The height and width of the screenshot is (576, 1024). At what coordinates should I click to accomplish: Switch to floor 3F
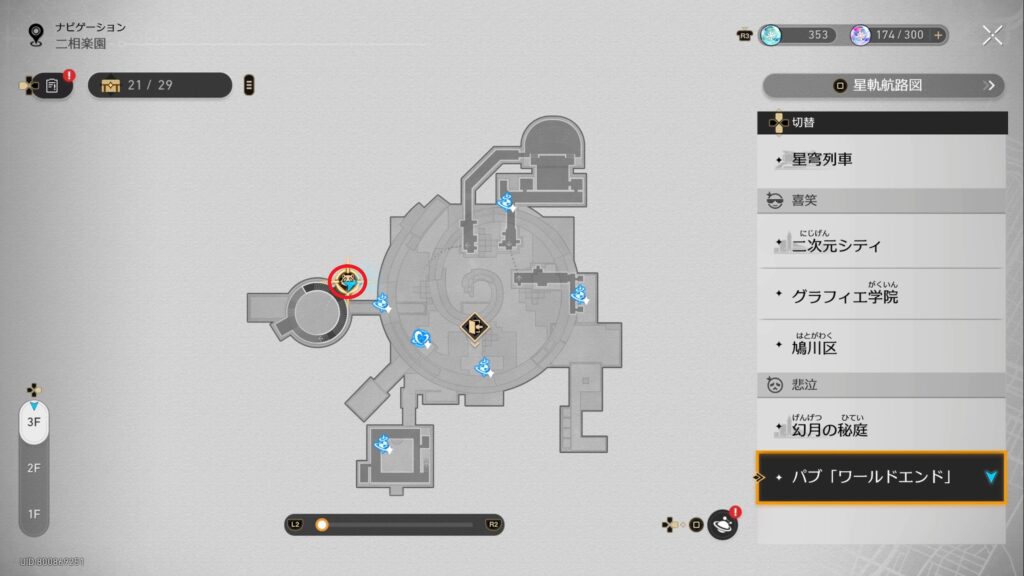(34, 422)
